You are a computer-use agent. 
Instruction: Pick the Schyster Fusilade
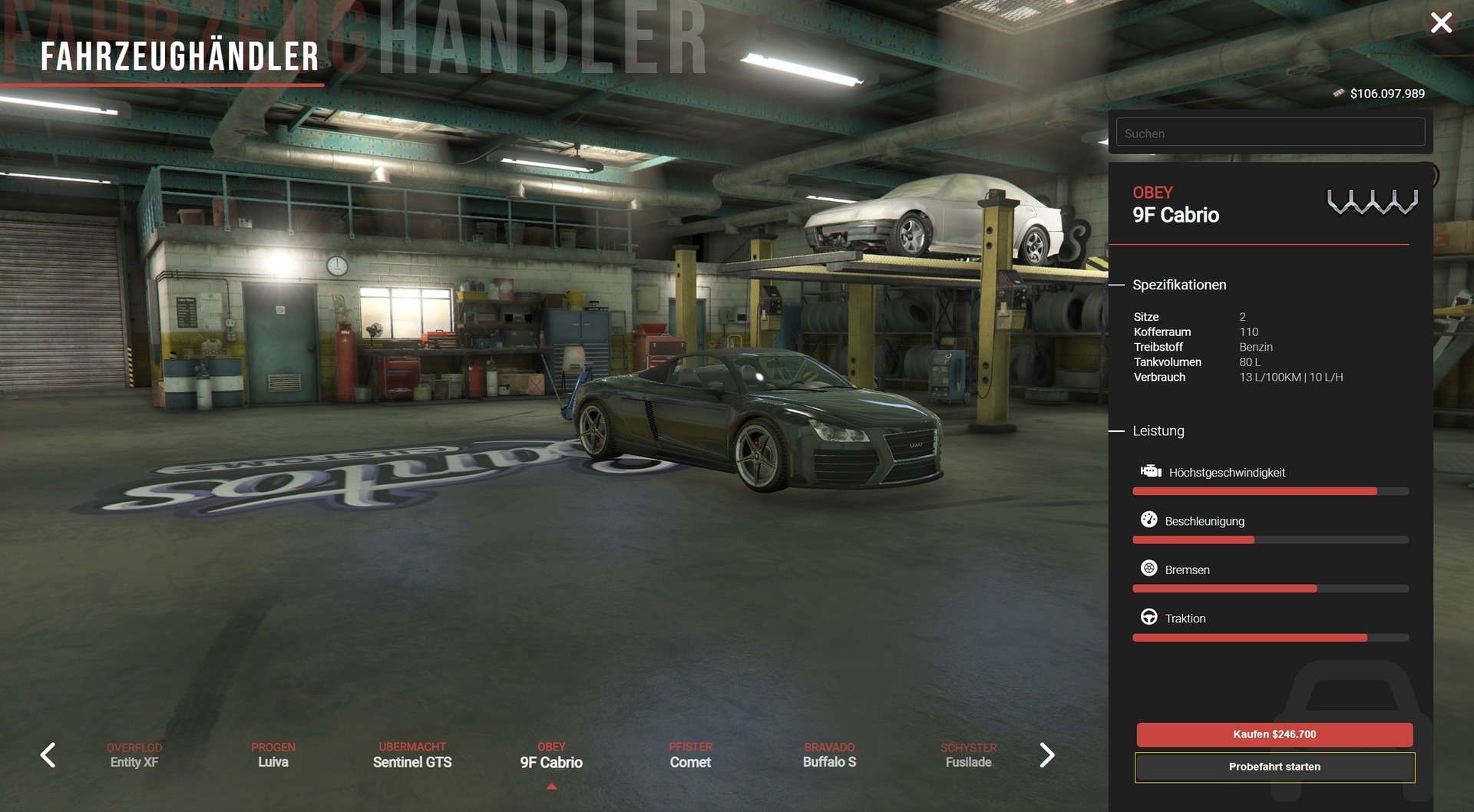968,755
